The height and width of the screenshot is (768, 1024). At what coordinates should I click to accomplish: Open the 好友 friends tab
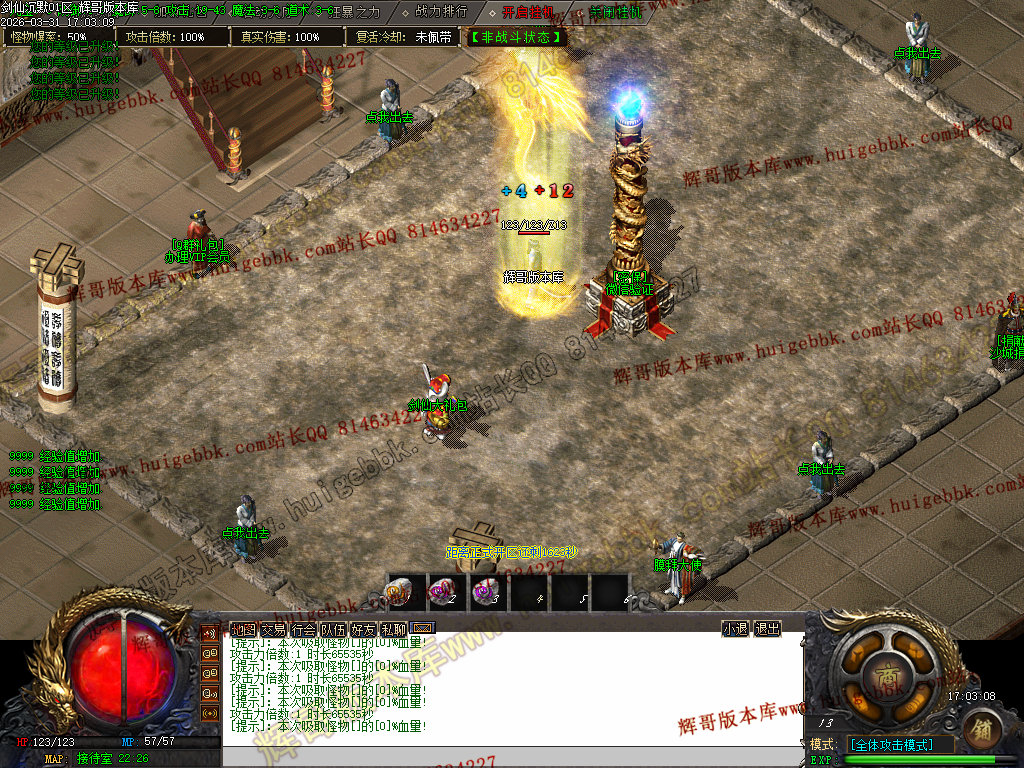point(363,629)
